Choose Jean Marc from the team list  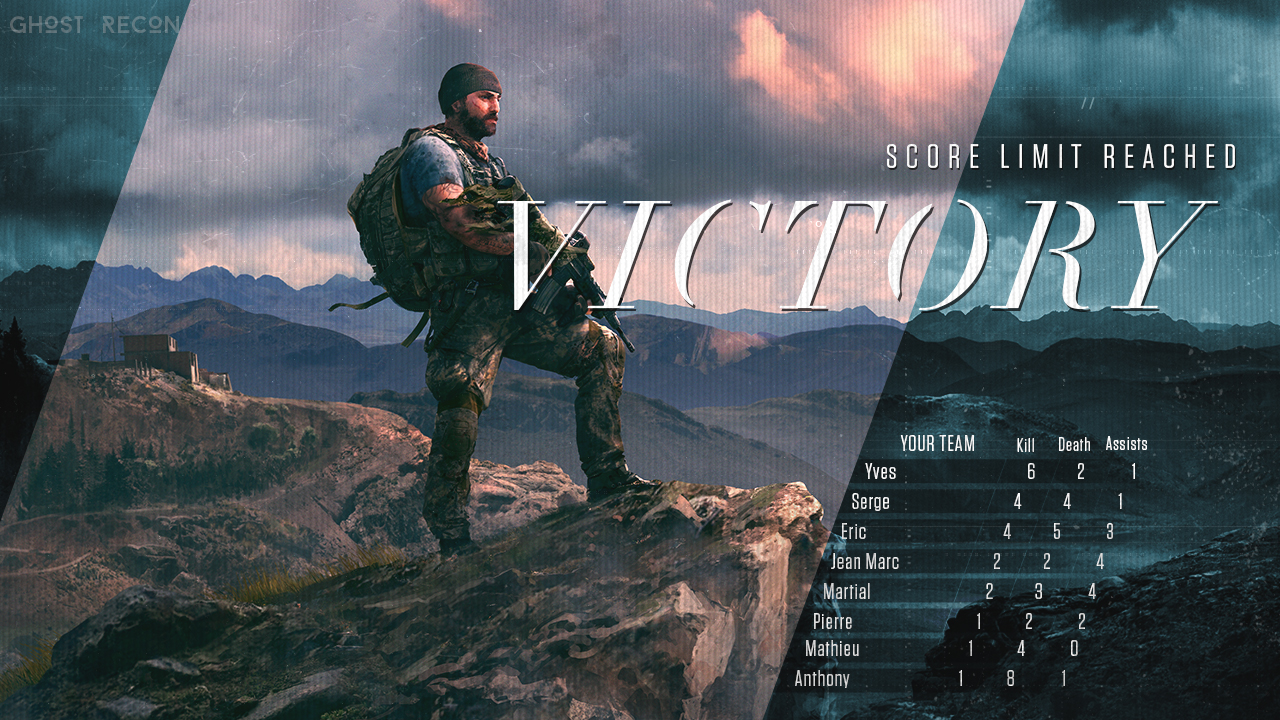864,562
